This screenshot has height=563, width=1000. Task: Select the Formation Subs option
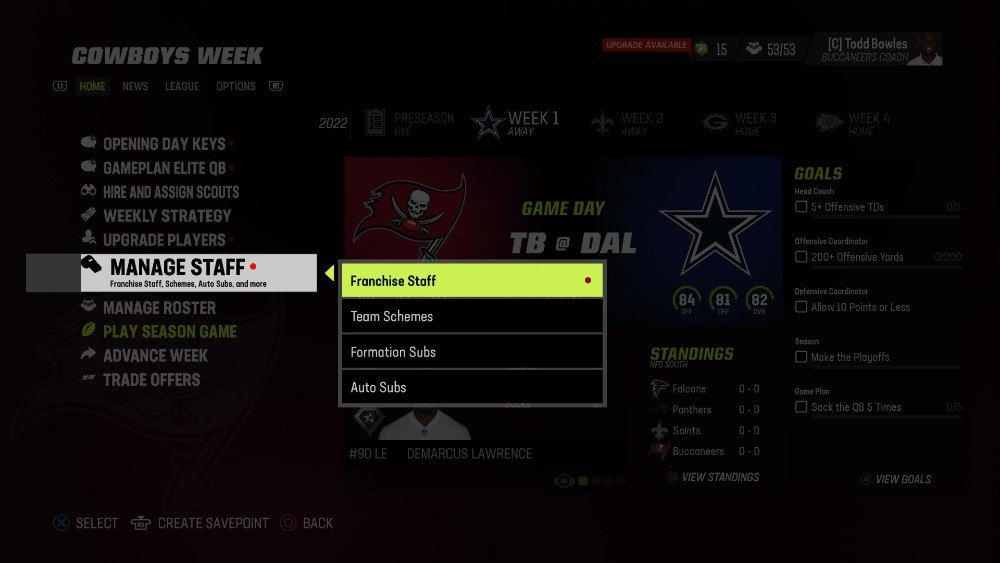click(472, 352)
